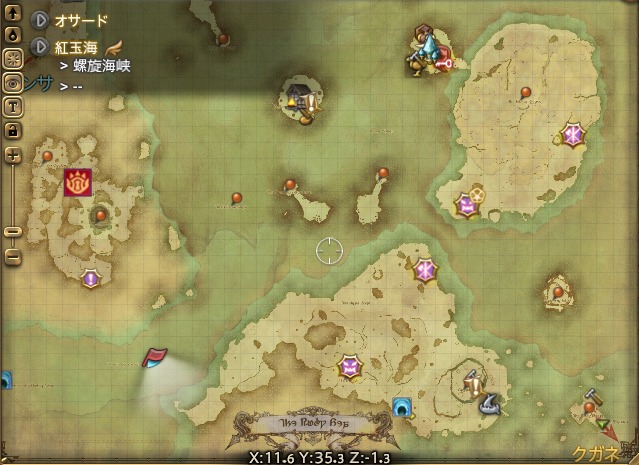The image size is (639, 465).
Task: Toggle the map lock padlock button
Action: 13,129
